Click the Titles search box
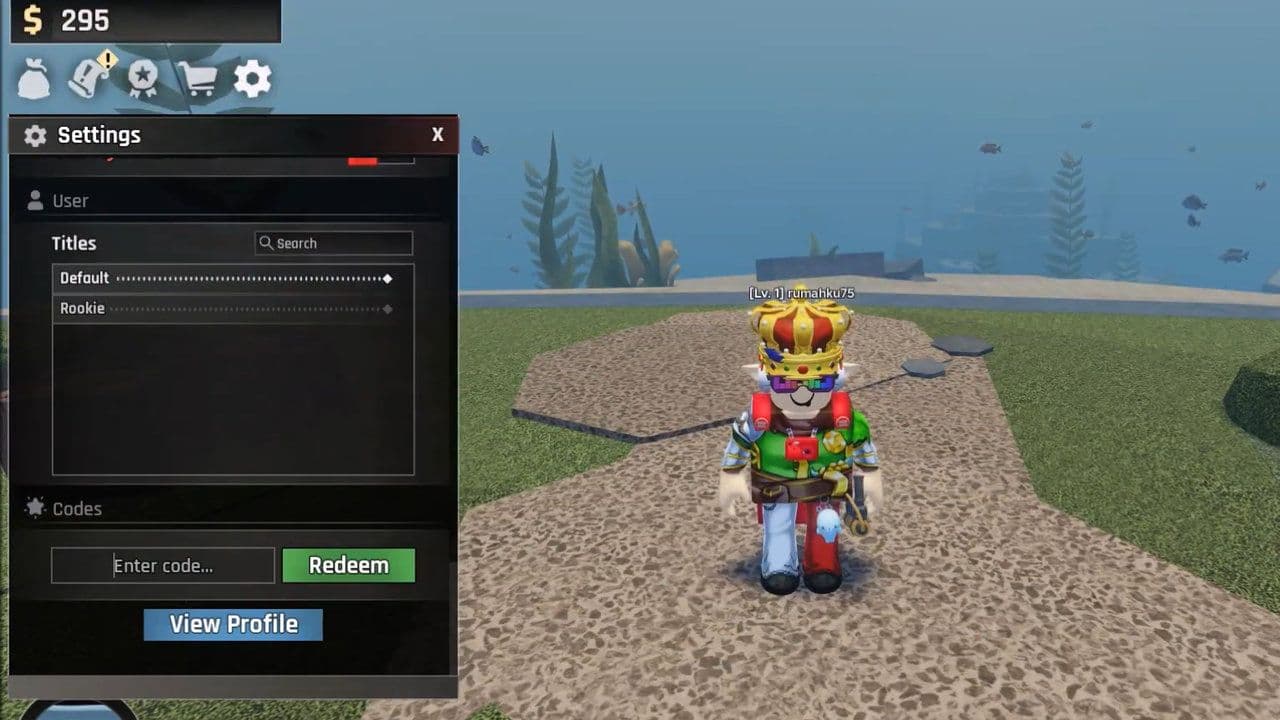 [334, 243]
